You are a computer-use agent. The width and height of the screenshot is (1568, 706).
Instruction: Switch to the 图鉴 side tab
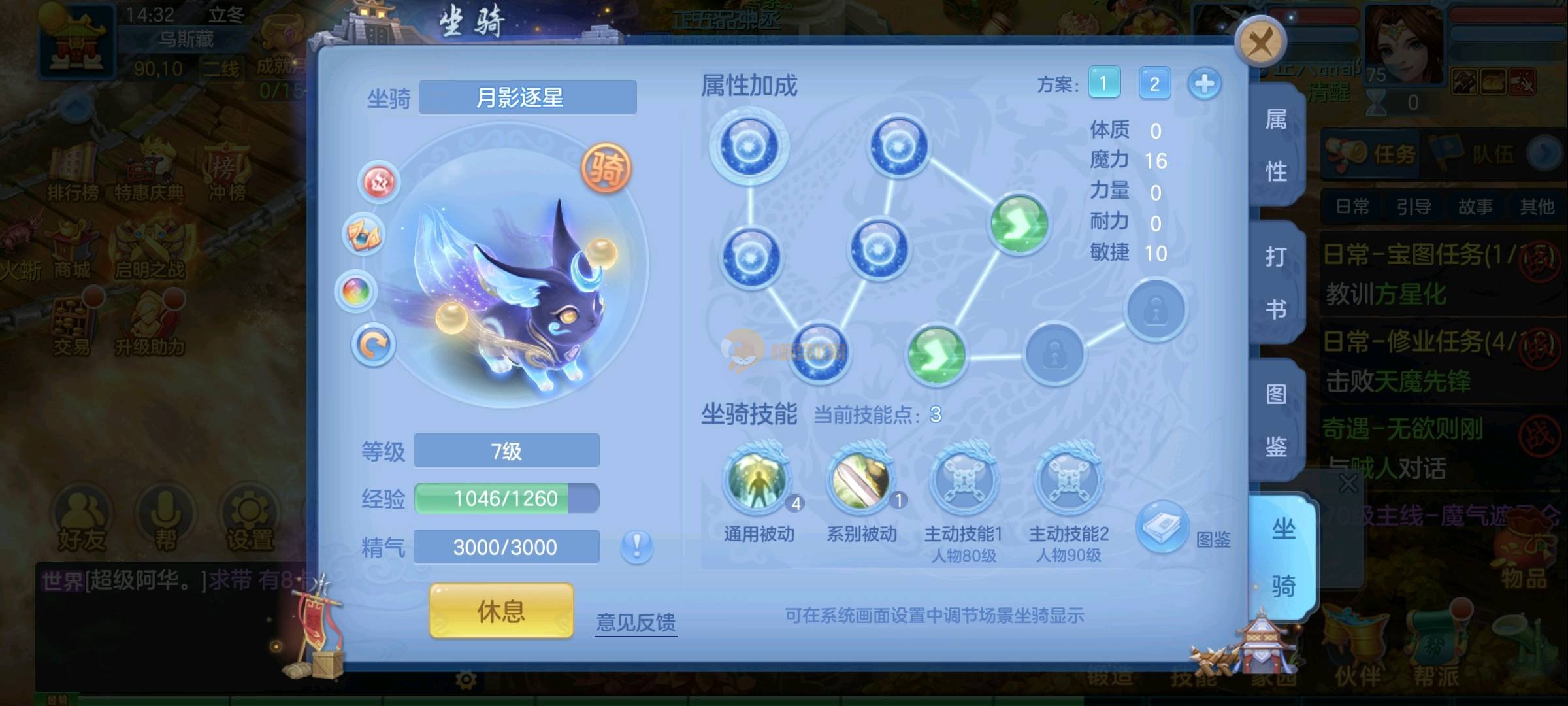click(1276, 420)
